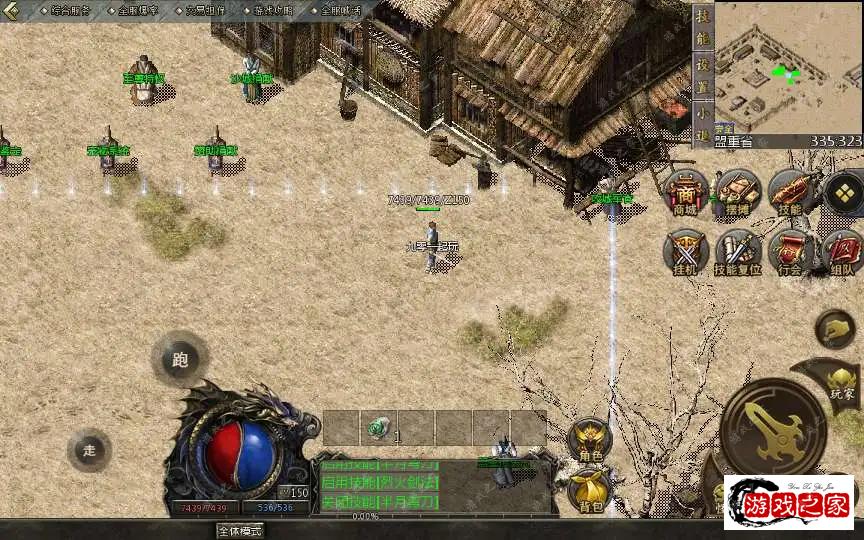
Task: Open the 组队 team icon
Action: click(842, 251)
